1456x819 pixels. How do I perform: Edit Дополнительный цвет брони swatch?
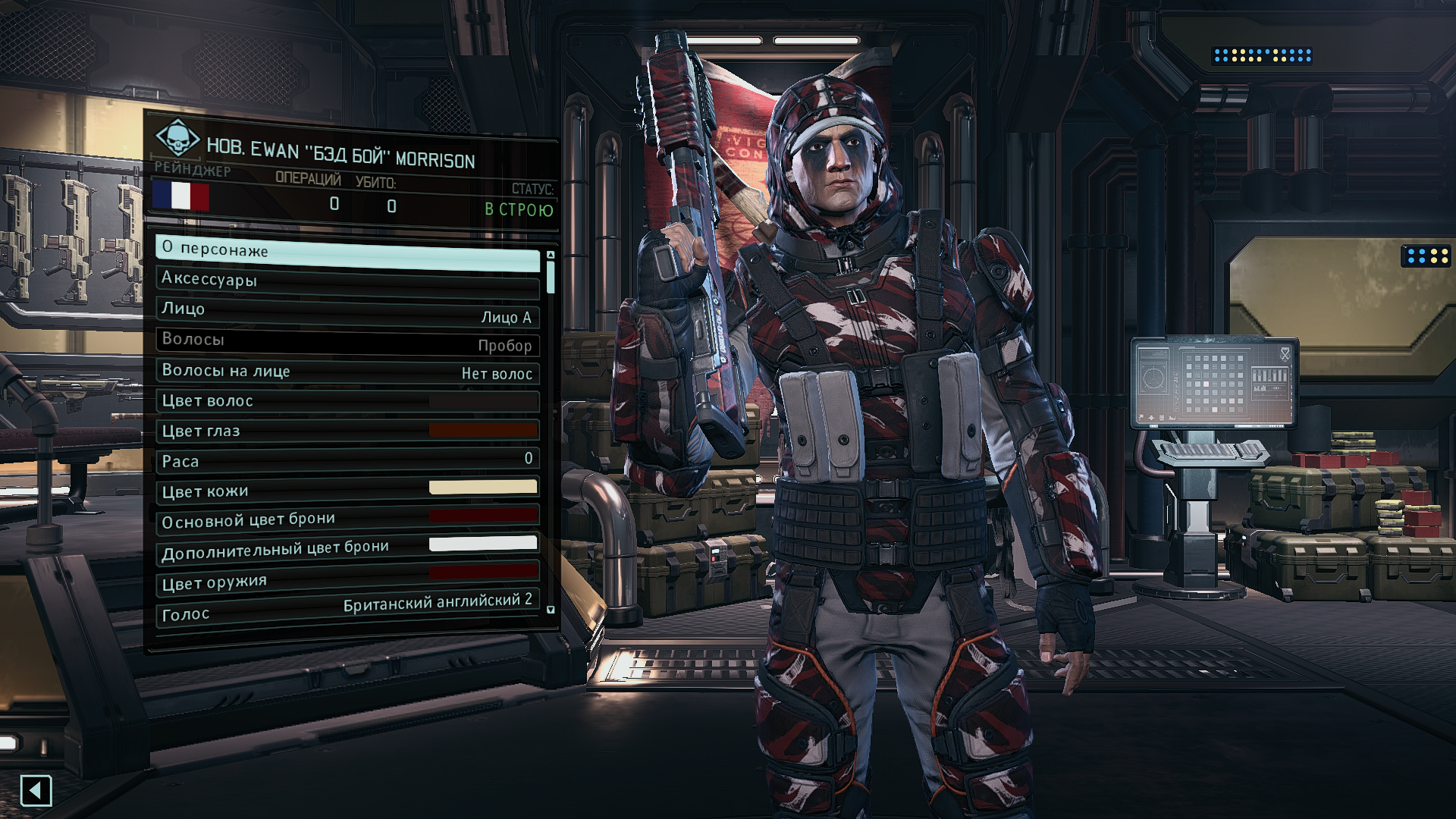(x=347, y=548)
